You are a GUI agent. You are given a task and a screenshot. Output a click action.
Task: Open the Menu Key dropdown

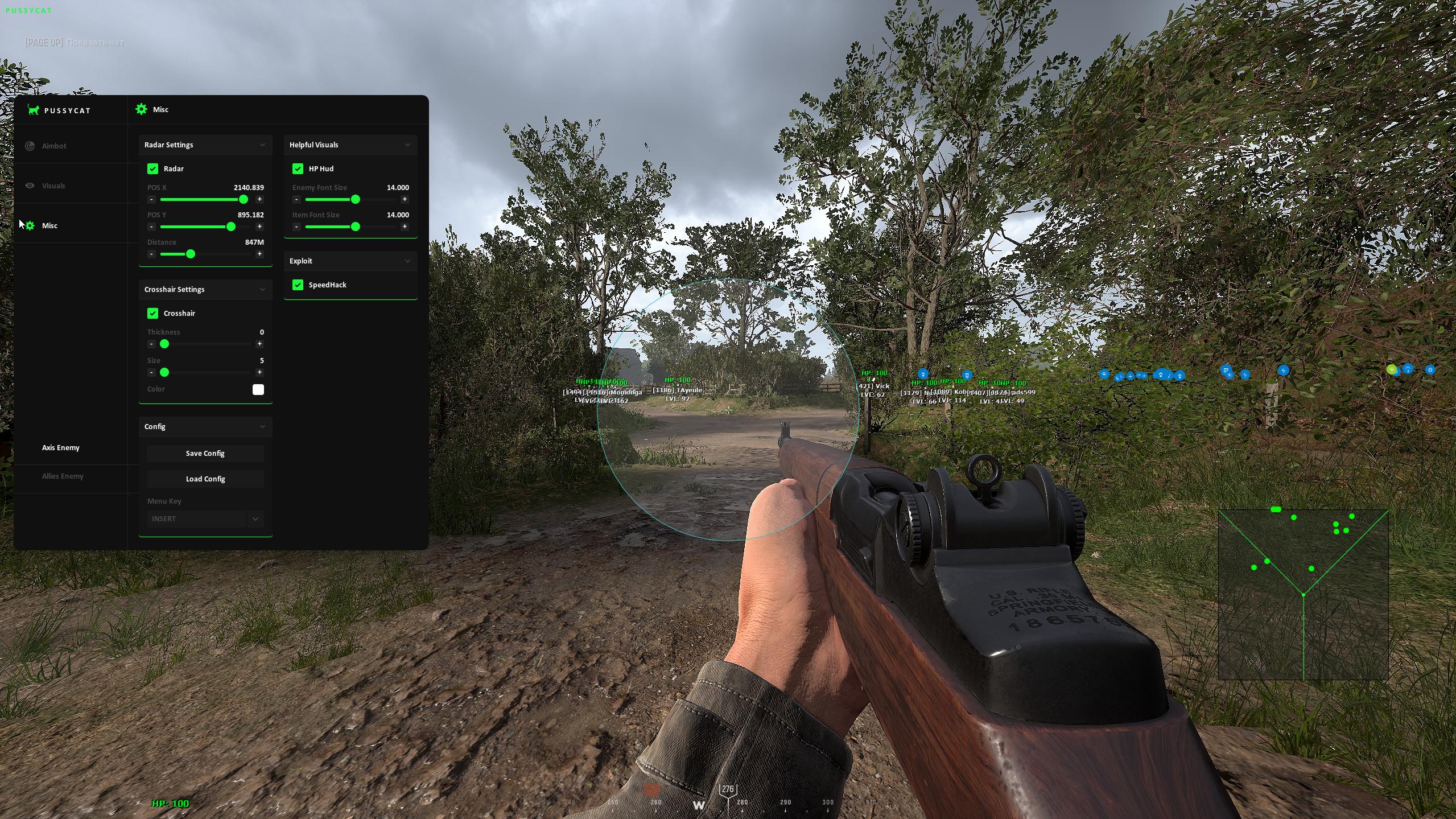(x=255, y=519)
